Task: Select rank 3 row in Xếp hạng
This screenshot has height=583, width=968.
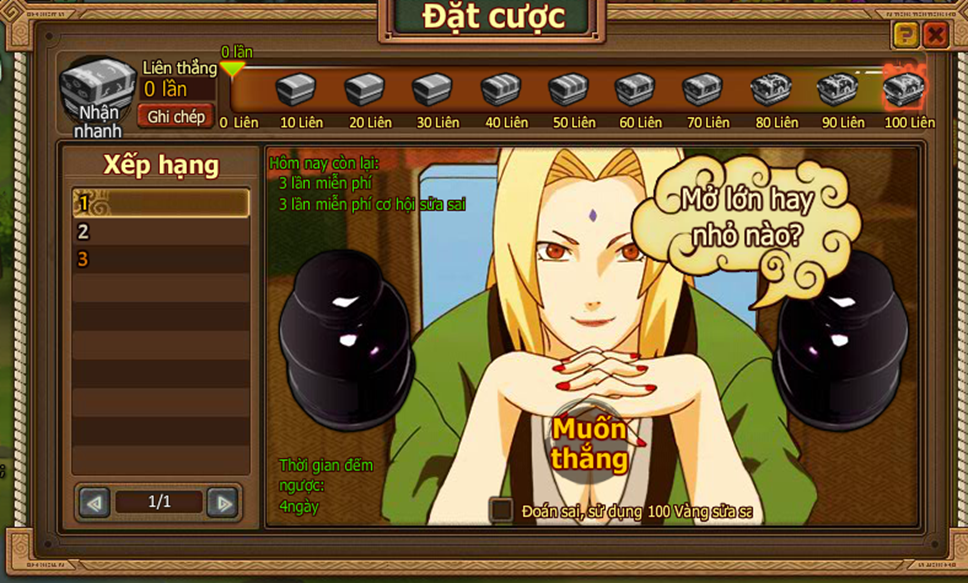Action: [x=160, y=259]
